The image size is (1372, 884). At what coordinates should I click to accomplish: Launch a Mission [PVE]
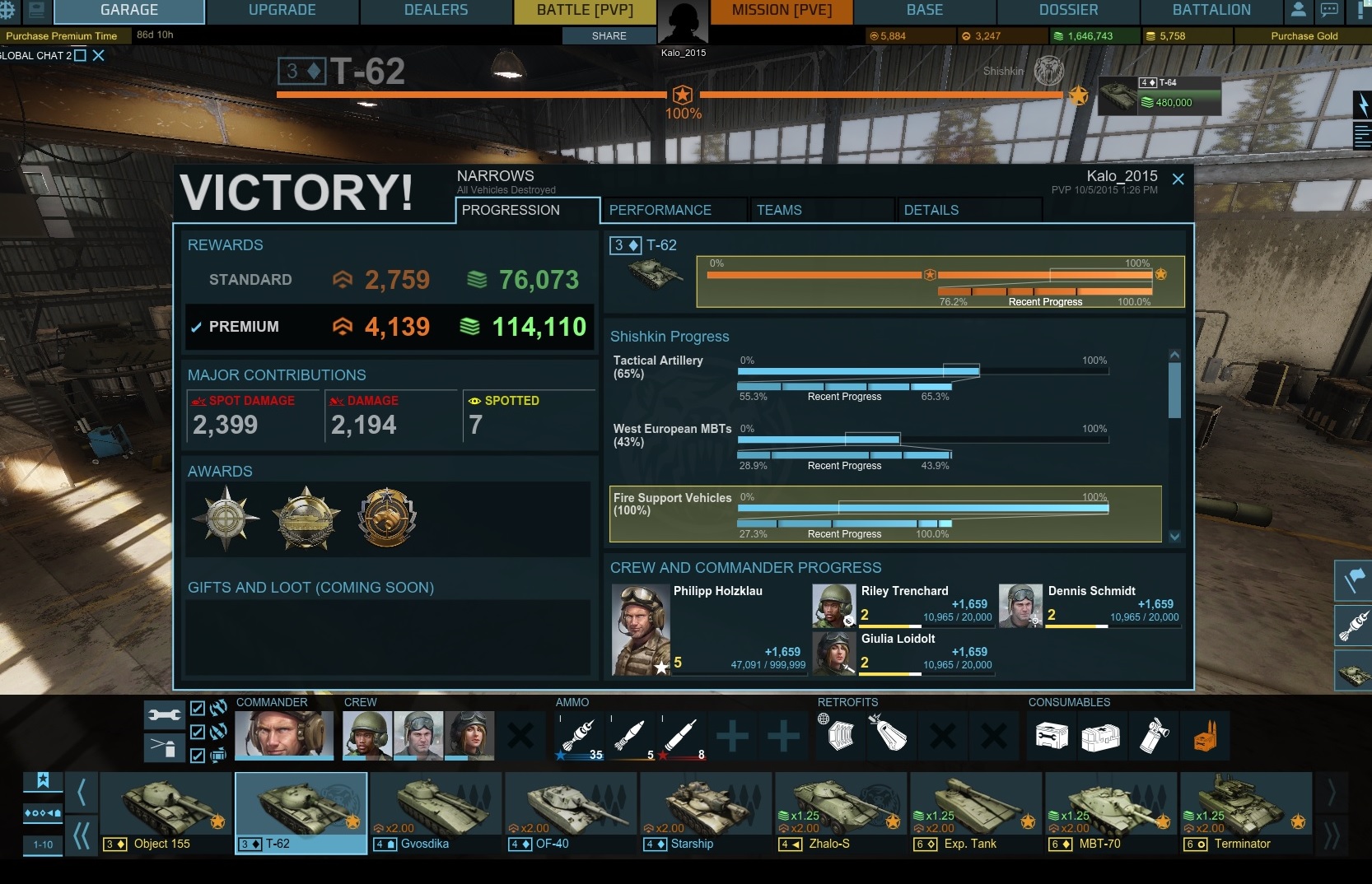point(782,11)
